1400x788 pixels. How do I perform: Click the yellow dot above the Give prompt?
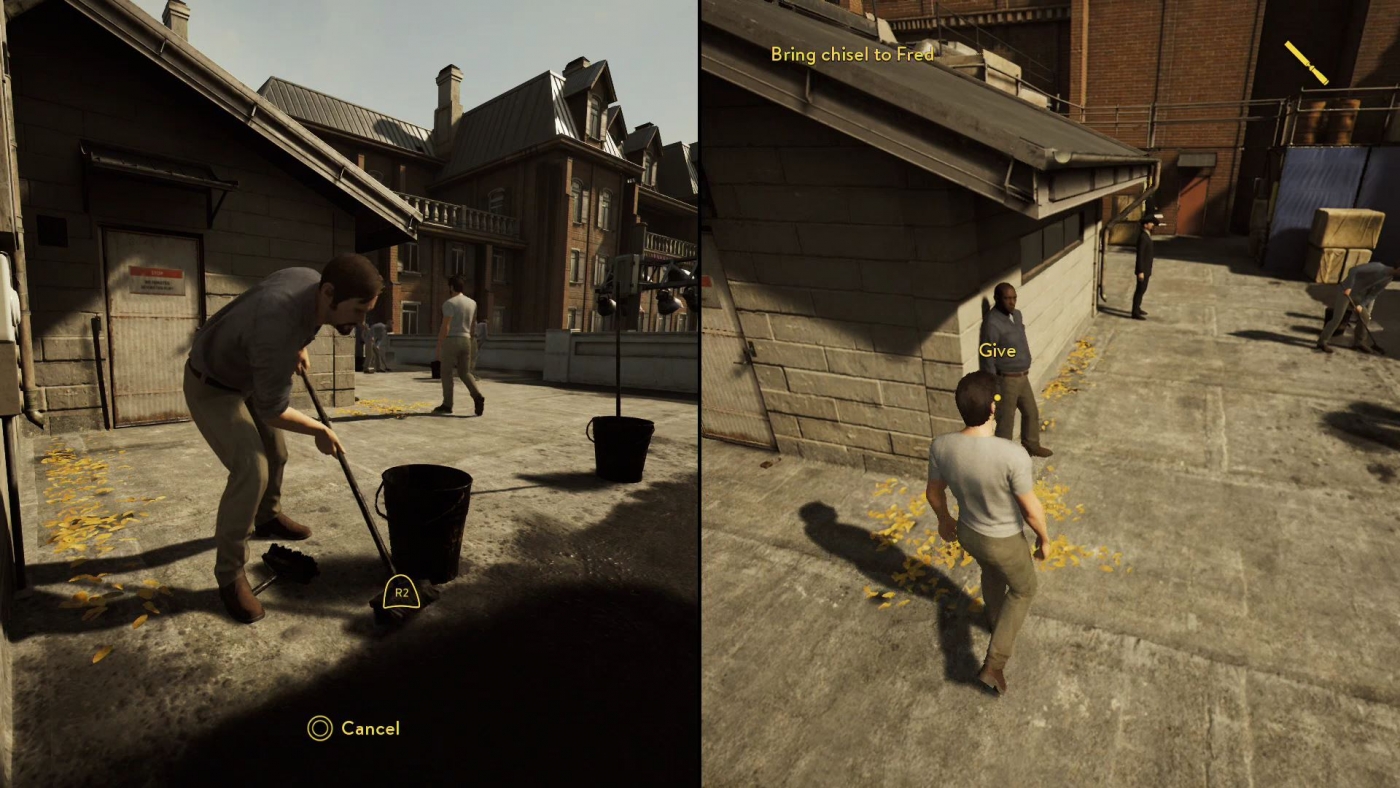pyautogui.click(x=1000, y=397)
